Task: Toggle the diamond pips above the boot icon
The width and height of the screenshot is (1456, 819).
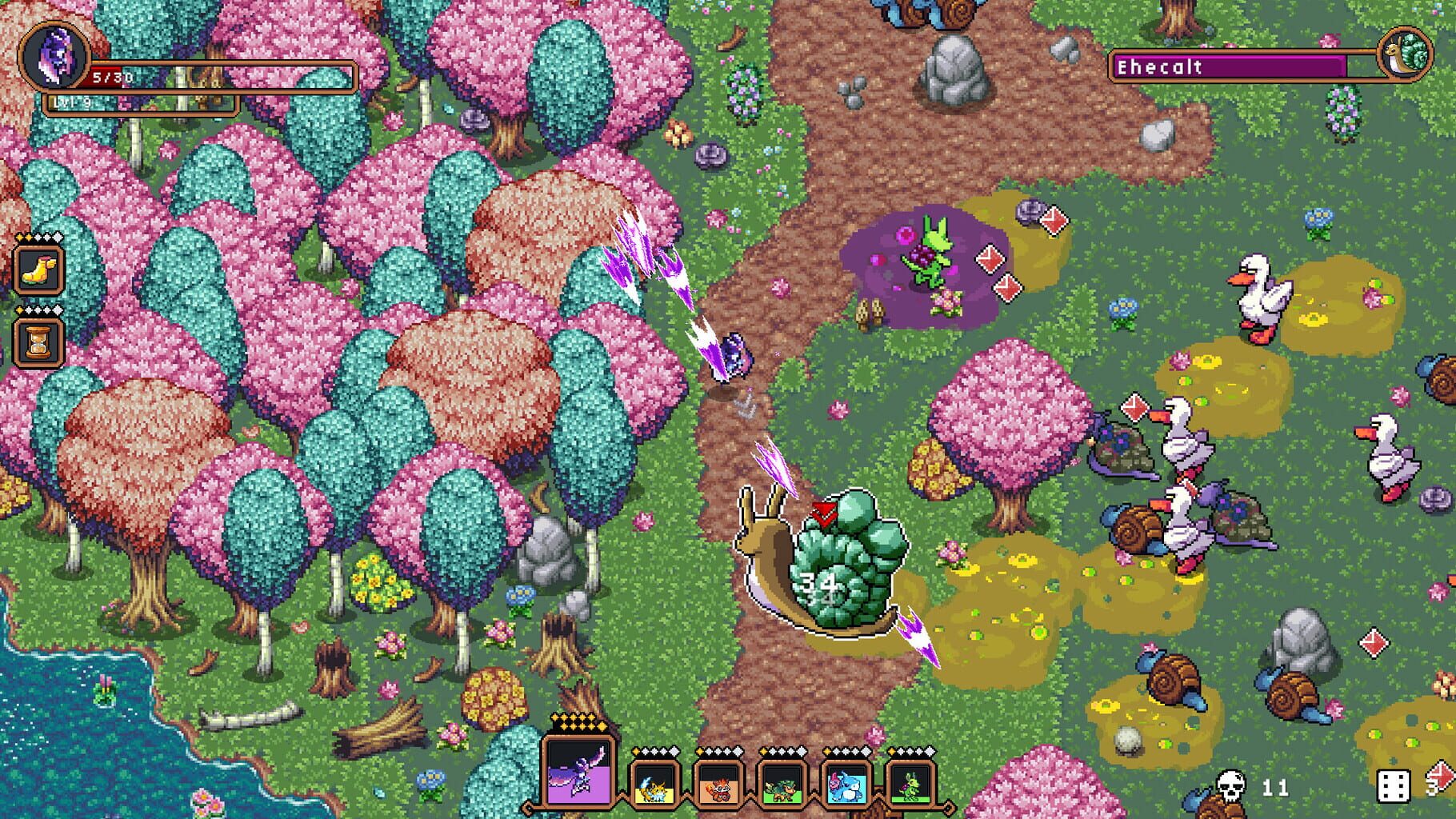Action: coord(38,237)
